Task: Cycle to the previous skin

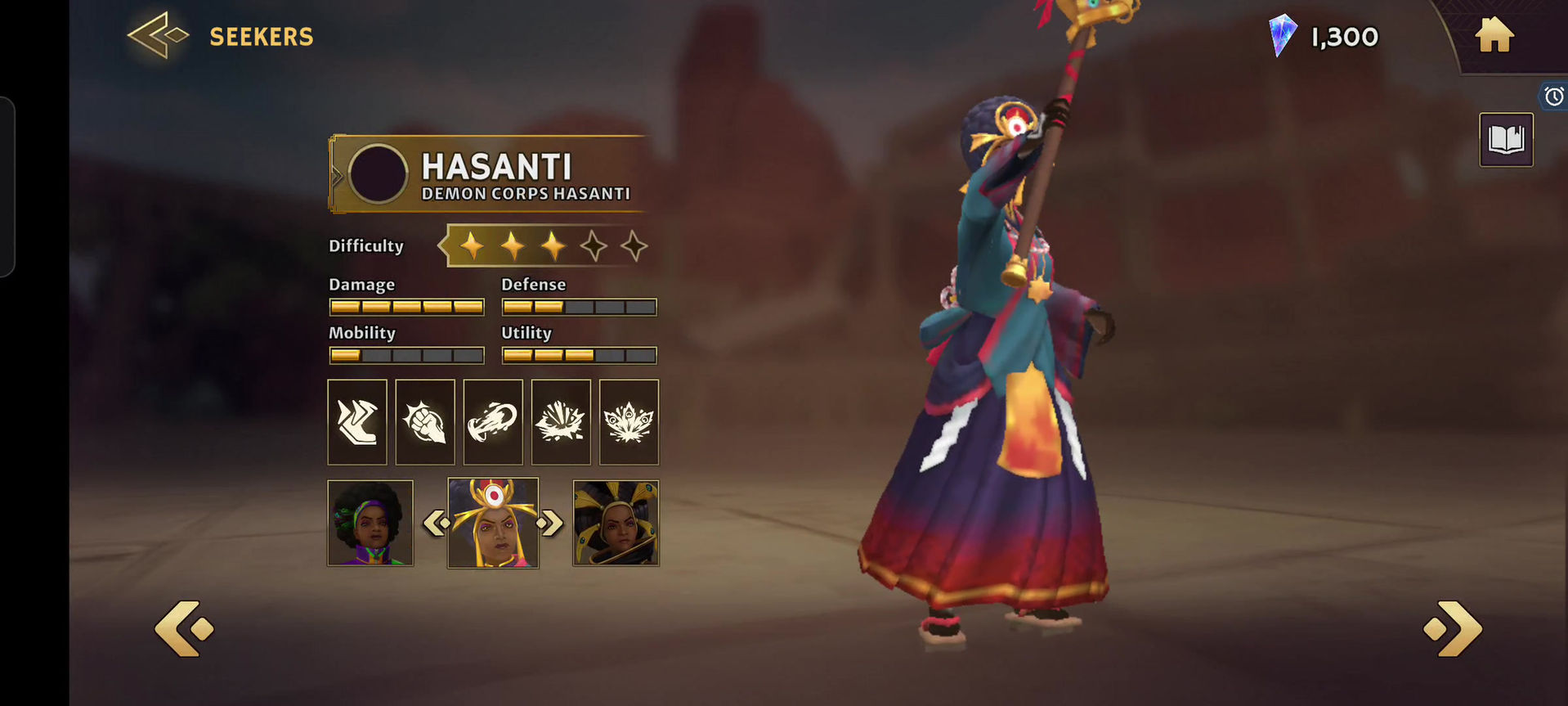Action: pyautogui.click(x=435, y=523)
